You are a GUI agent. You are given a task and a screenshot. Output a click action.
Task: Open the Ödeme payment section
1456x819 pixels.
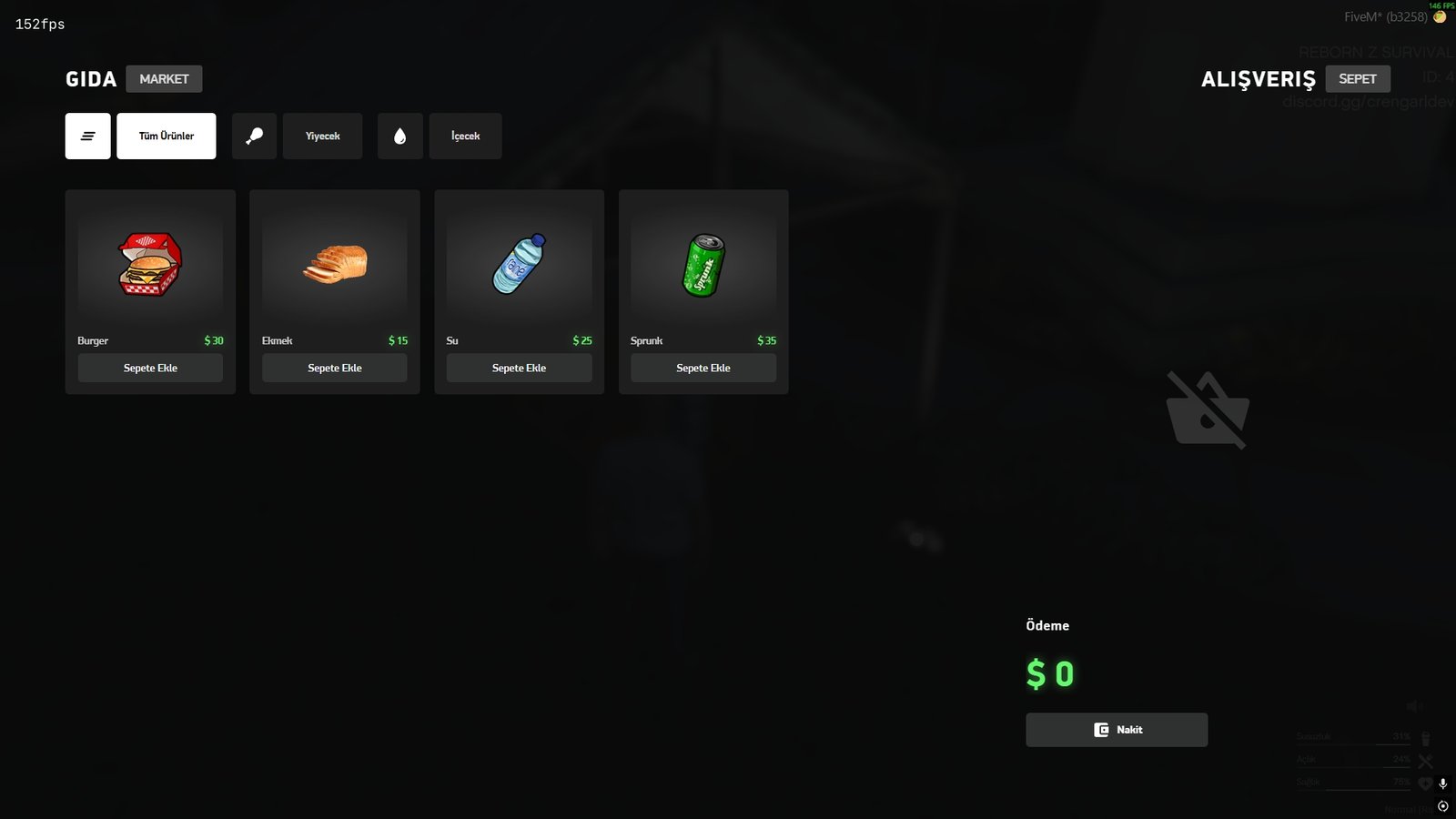click(1046, 625)
